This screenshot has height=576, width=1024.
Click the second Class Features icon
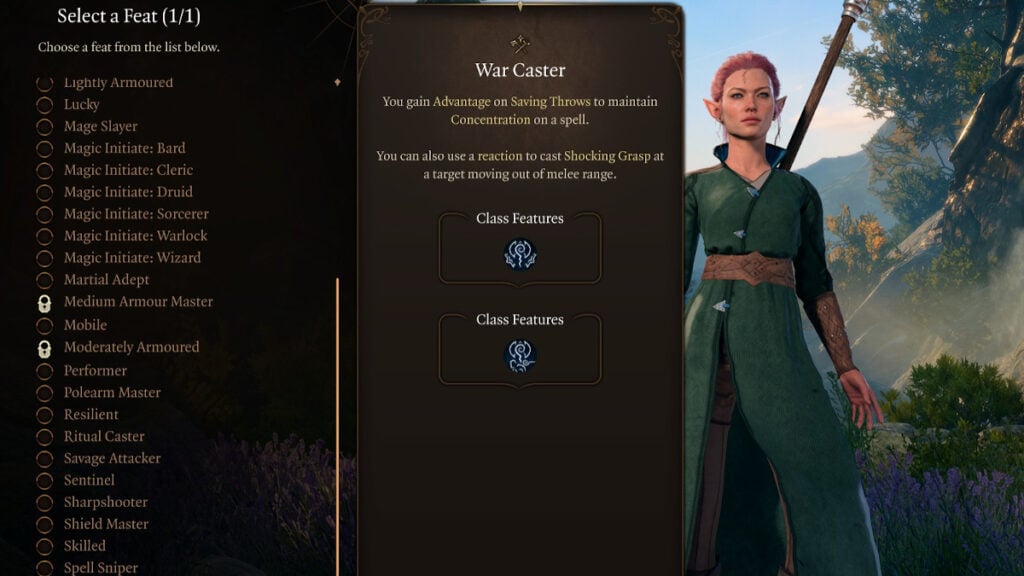click(x=520, y=355)
